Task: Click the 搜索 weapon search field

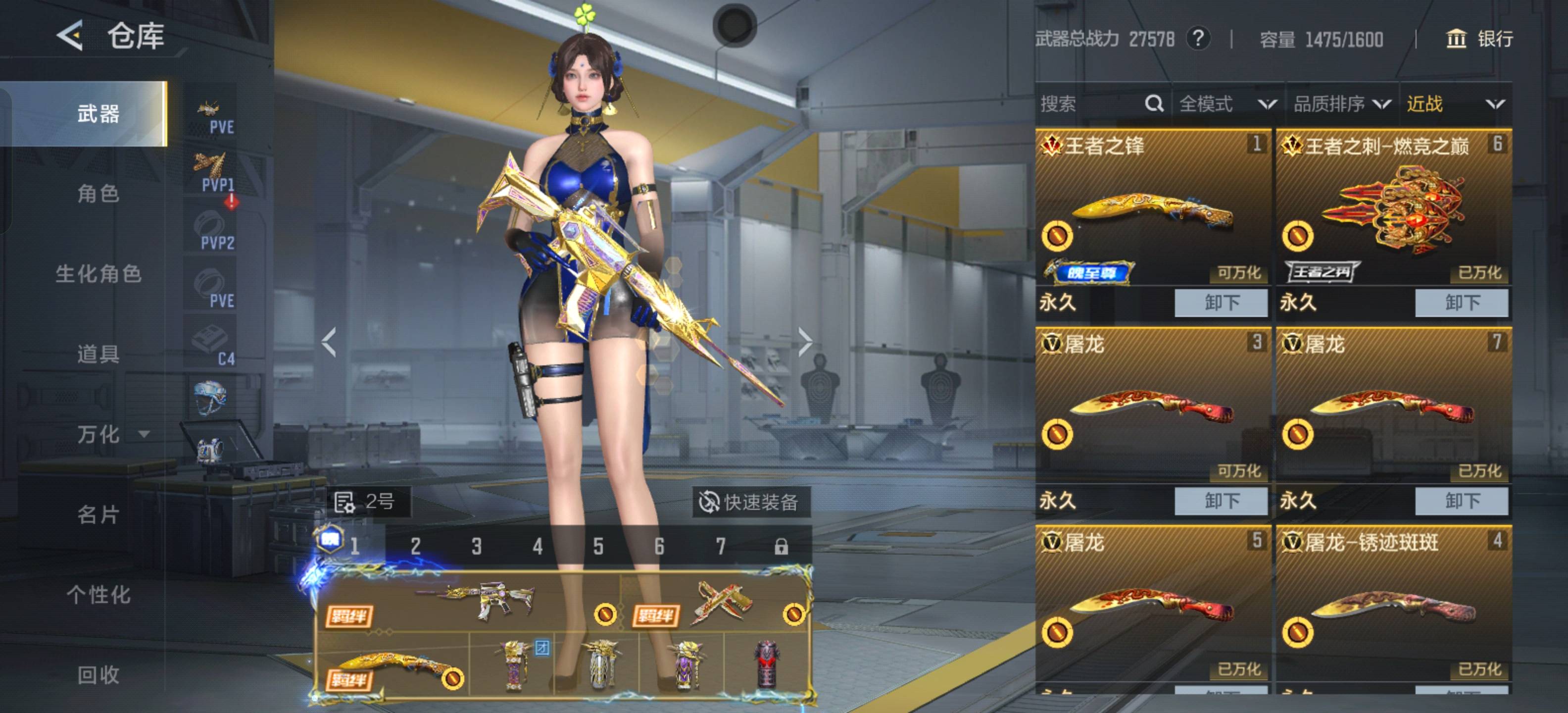Action: (x=1089, y=104)
